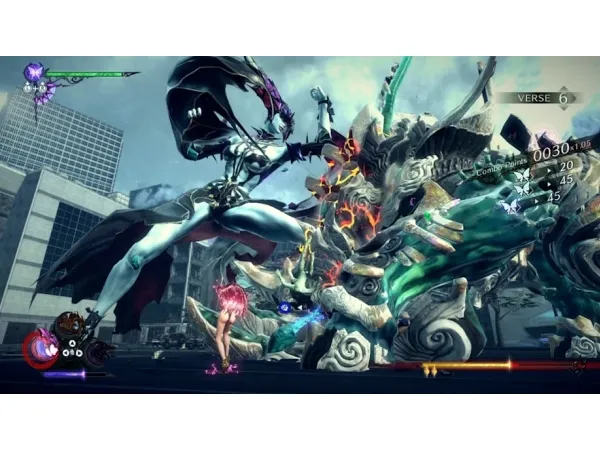Select the red-ringed active demon portrait
The height and width of the screenshot is (450, 600).
click(41, 349)
